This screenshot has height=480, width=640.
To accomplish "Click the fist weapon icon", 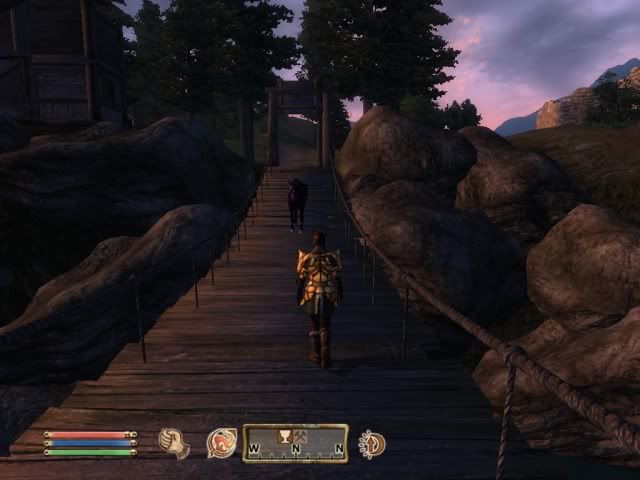I will [173, 443].
